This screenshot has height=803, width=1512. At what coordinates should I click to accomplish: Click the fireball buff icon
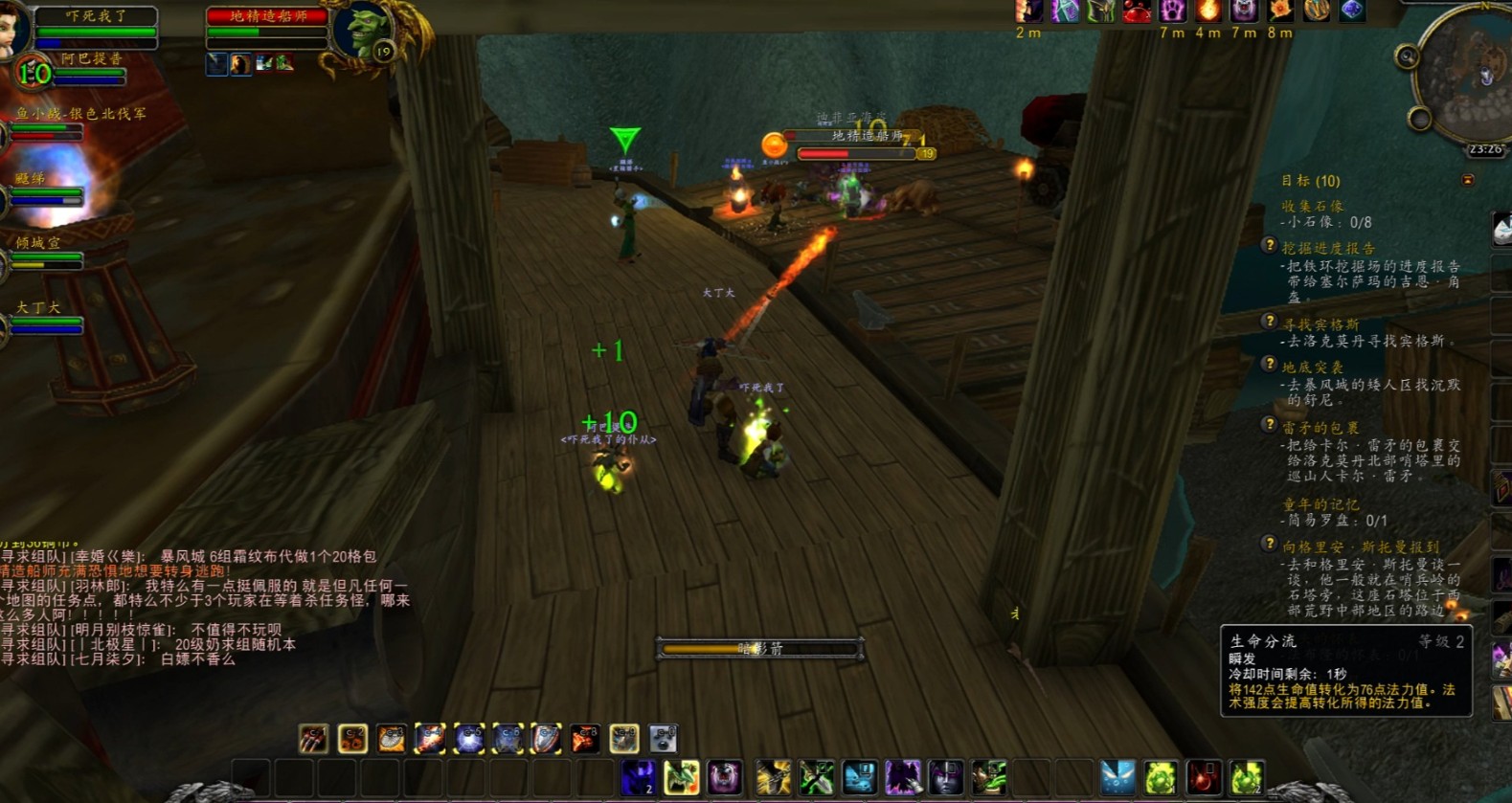[1208, 11]
